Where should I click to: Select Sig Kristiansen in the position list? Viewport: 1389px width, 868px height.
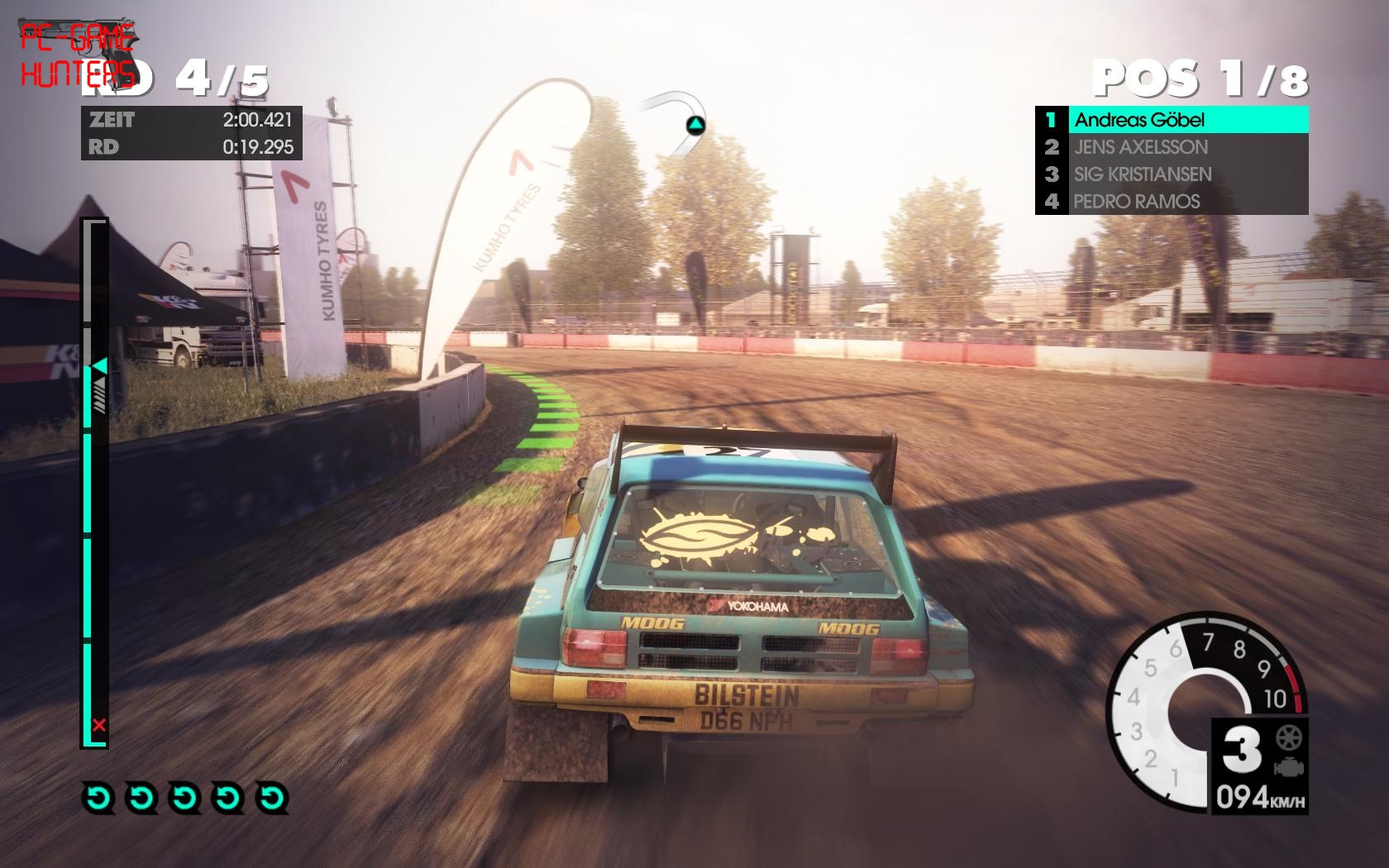coord(1172,174)
